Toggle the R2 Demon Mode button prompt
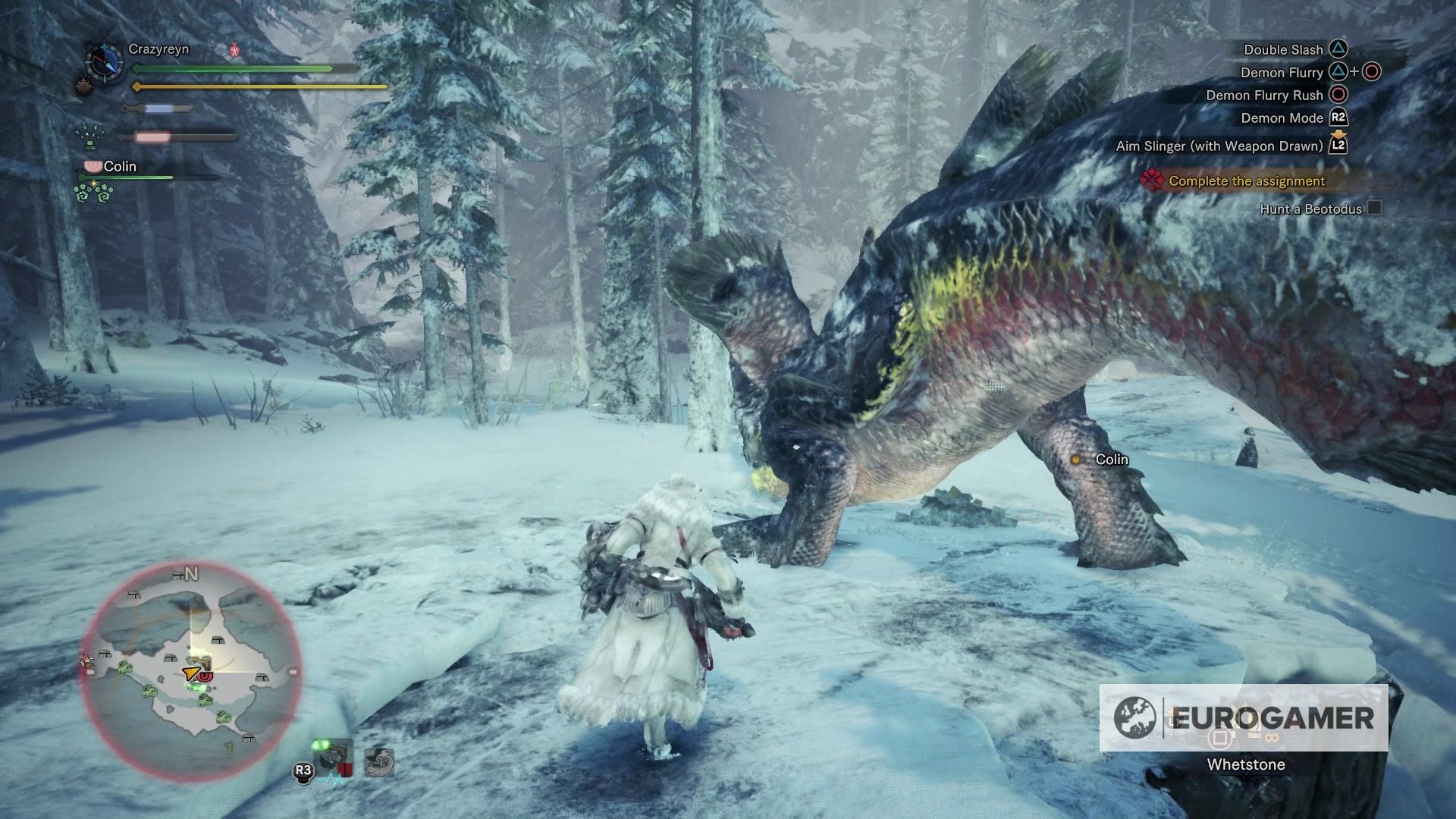The height and width of the screenshot is (819, 1456). tap(1338, 118)
